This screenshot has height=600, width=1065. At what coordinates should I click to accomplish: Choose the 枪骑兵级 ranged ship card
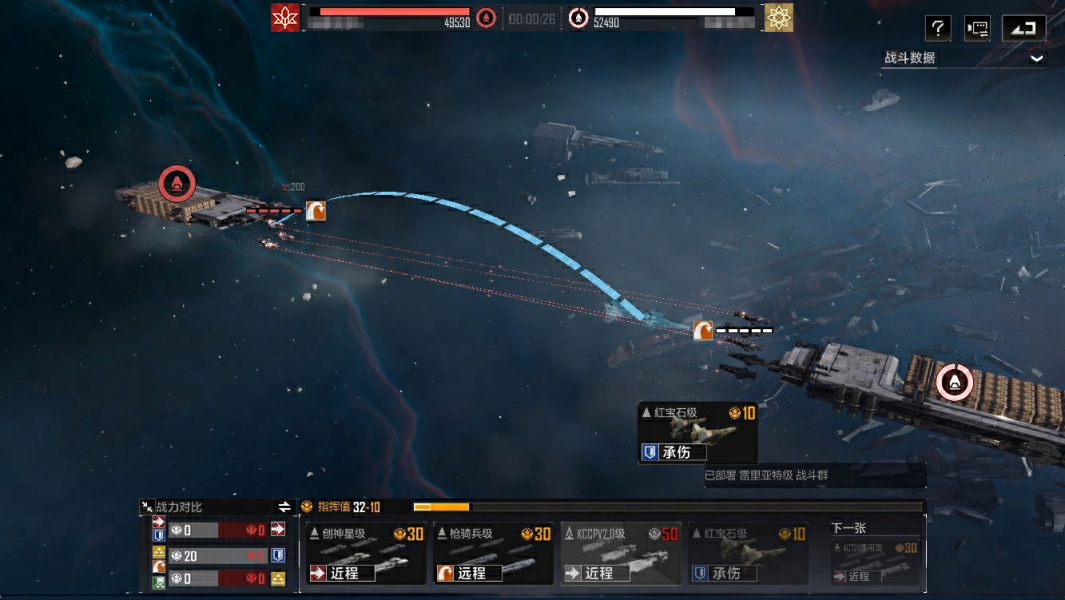point(494,553)
